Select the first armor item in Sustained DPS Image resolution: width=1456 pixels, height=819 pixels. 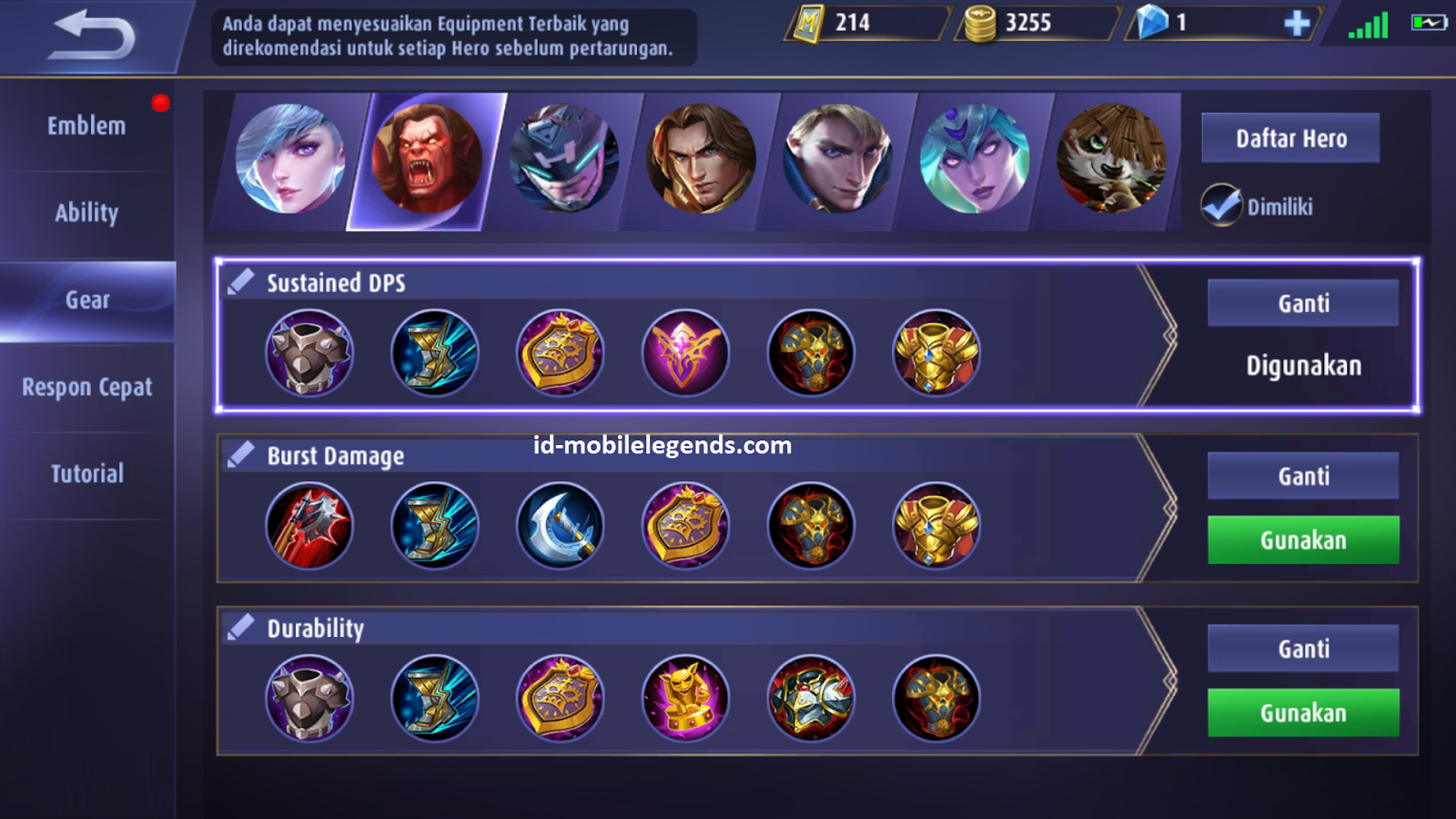[309, 352]
